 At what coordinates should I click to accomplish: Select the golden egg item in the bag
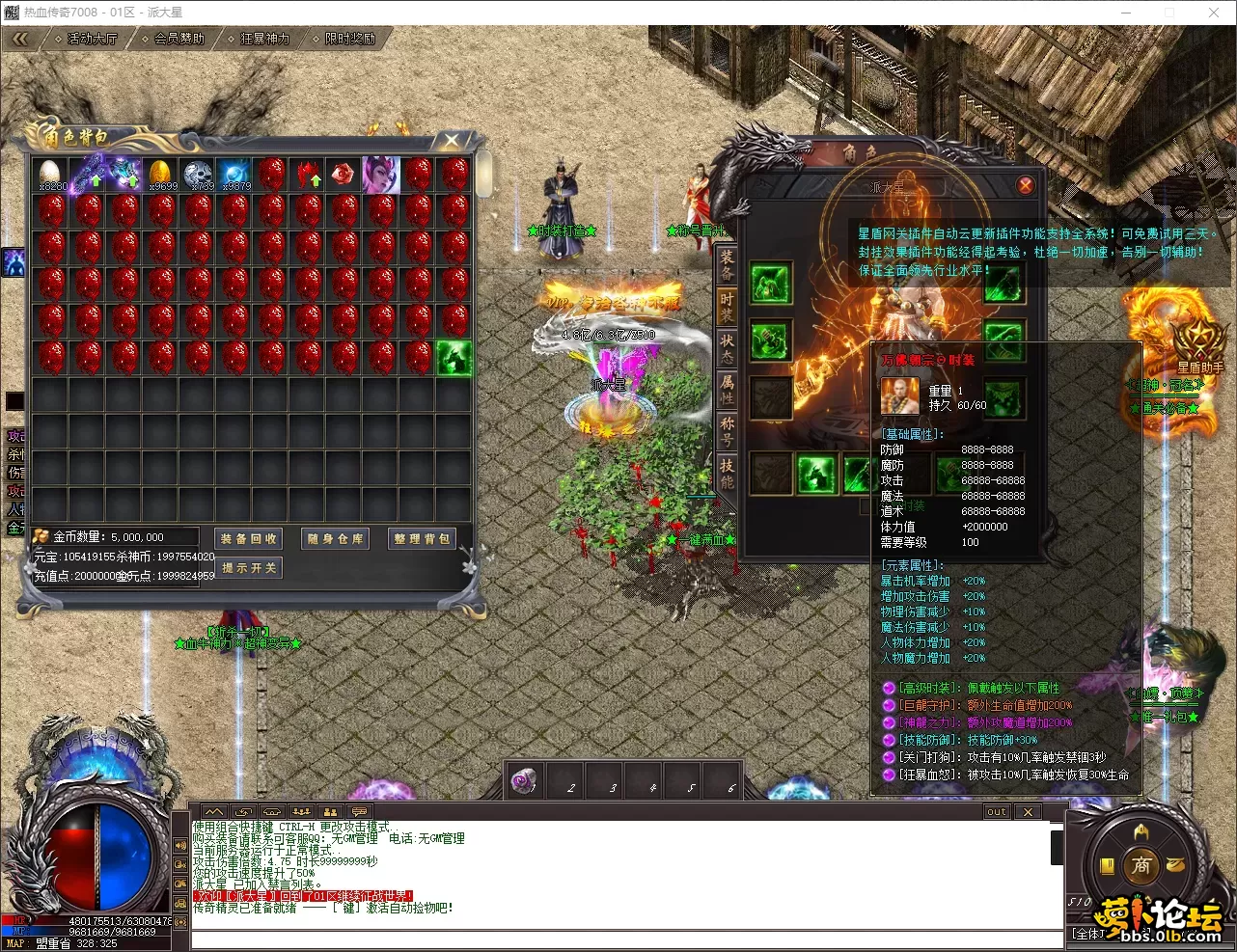click(x=161, y=175)
